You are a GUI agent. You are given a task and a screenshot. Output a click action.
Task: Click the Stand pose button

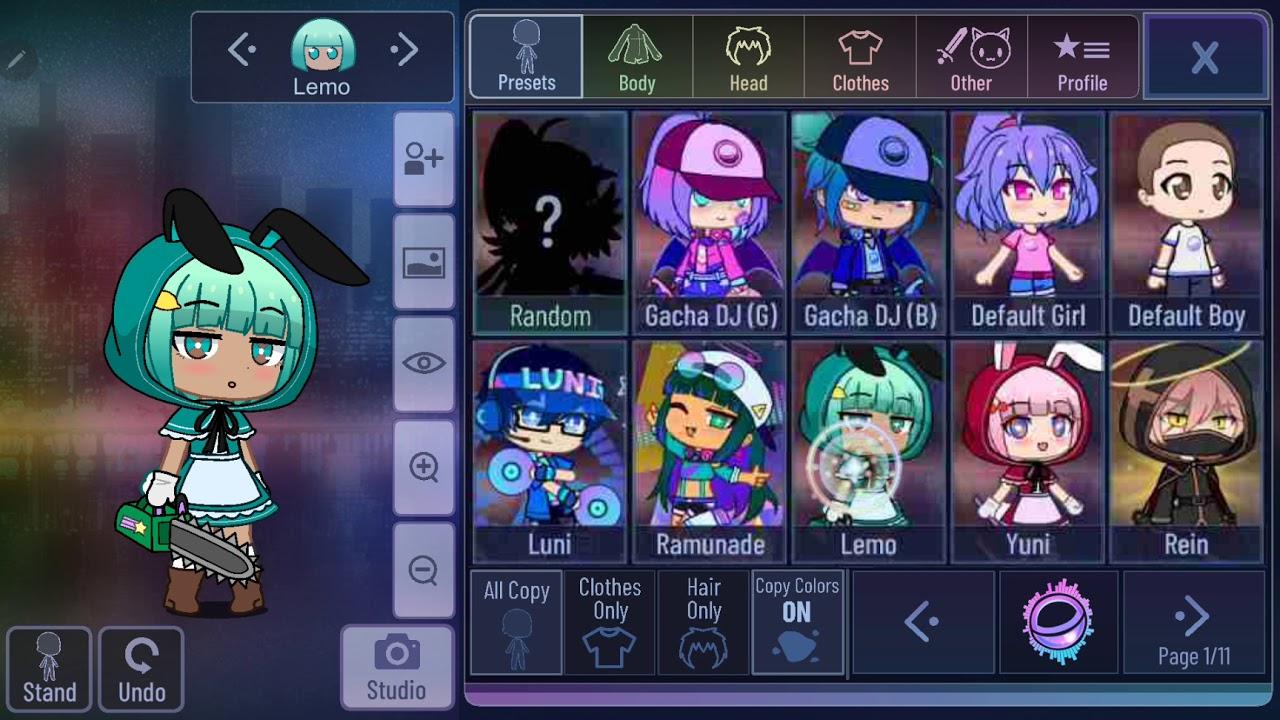tap(50, 668)
